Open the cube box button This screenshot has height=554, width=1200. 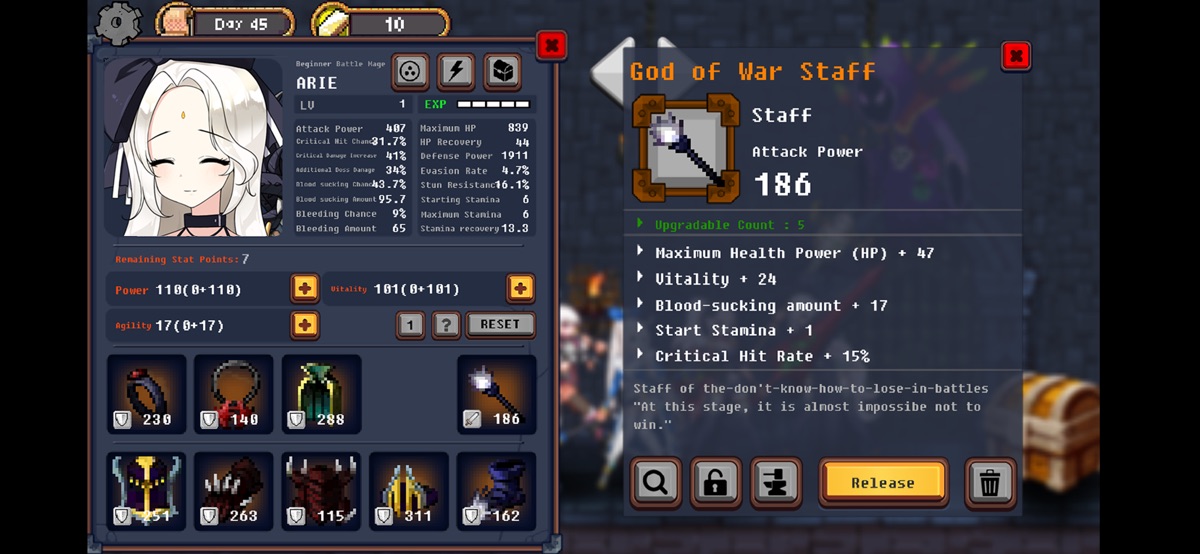[502, 71]
